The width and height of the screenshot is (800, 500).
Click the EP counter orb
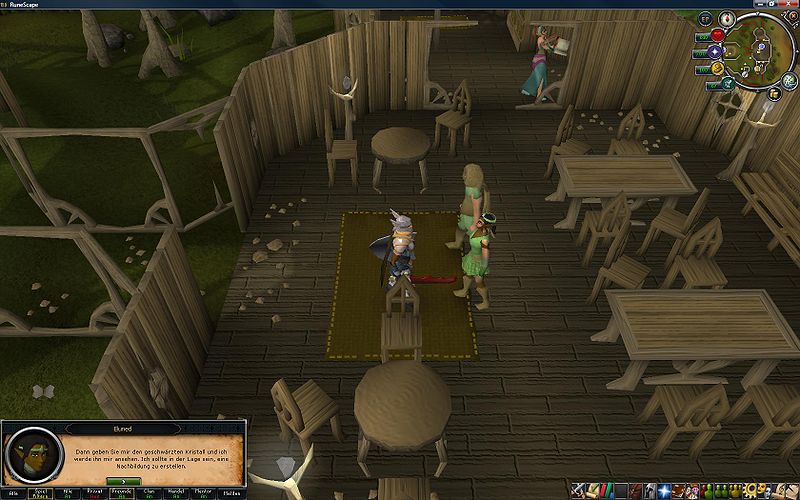[x=704, y=19]
